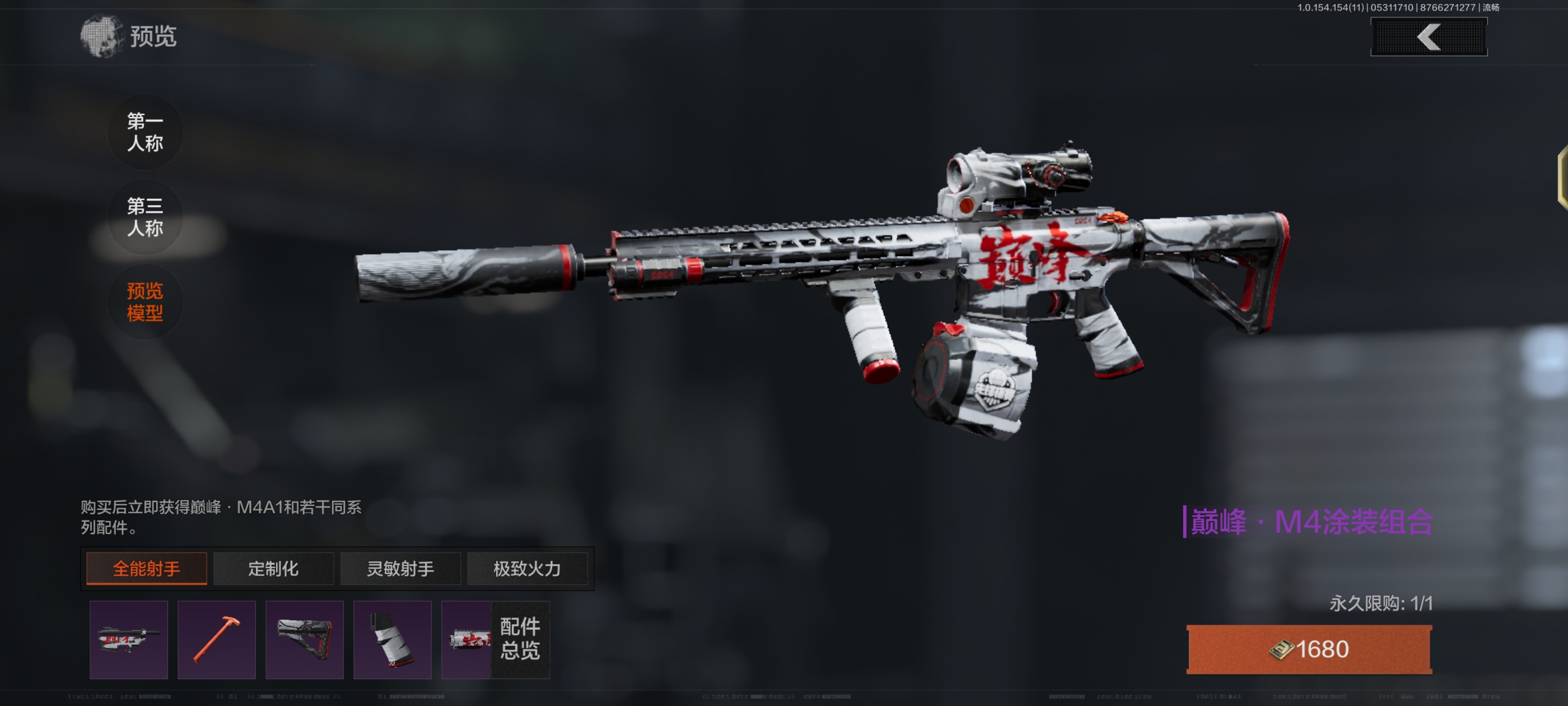This screenshot has width=1568, height=706.
Task: Switch to 灵敏射手 tab
Action: click(x=400, y=568)
